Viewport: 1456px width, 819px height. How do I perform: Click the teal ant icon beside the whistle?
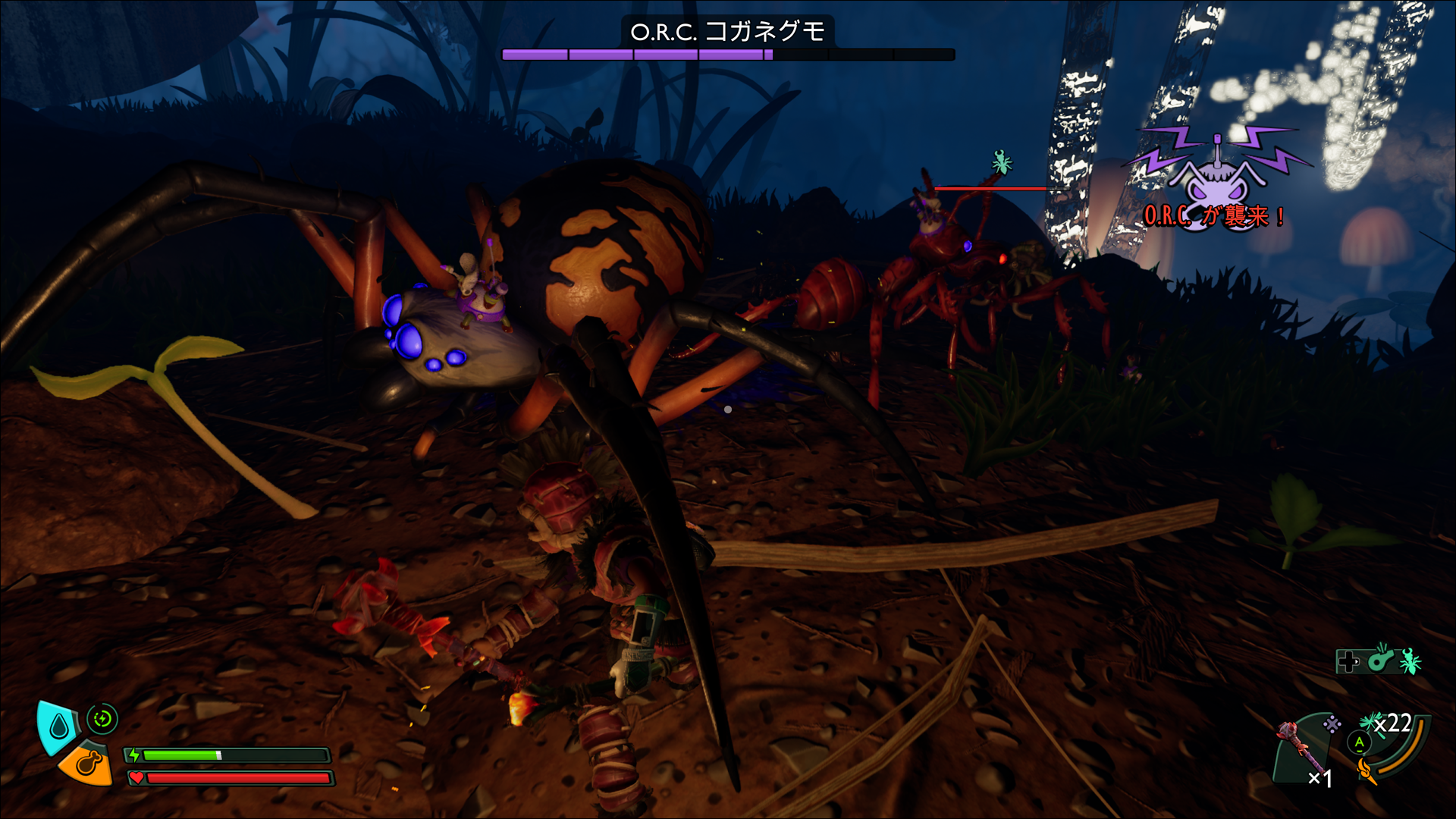point(1410,661)
